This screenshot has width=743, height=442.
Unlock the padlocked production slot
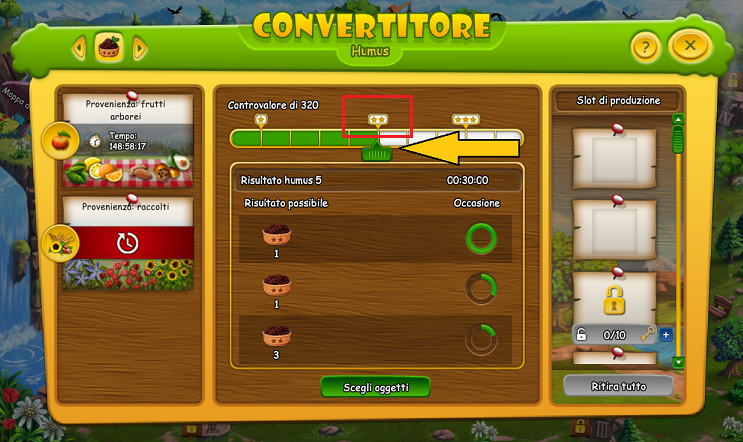tap(615, 298)
